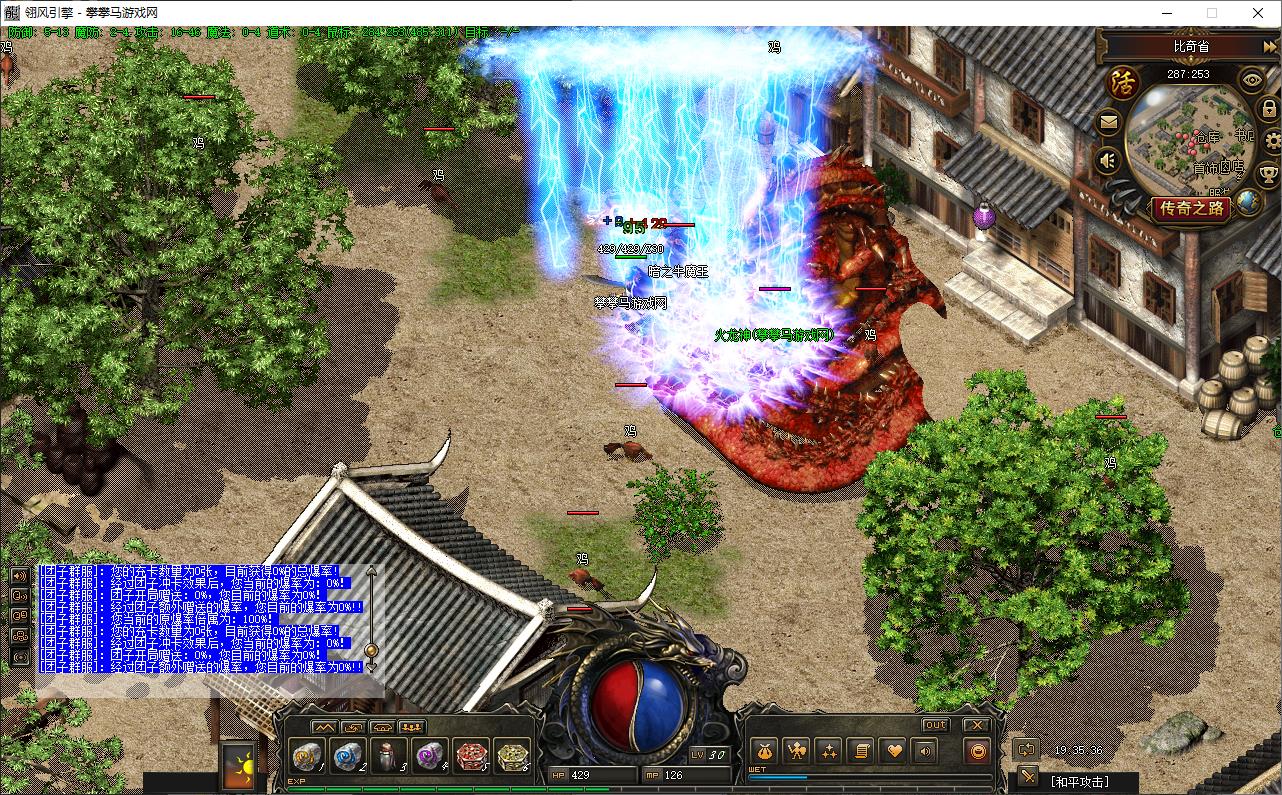Open the skills sparkle icon

828,750
